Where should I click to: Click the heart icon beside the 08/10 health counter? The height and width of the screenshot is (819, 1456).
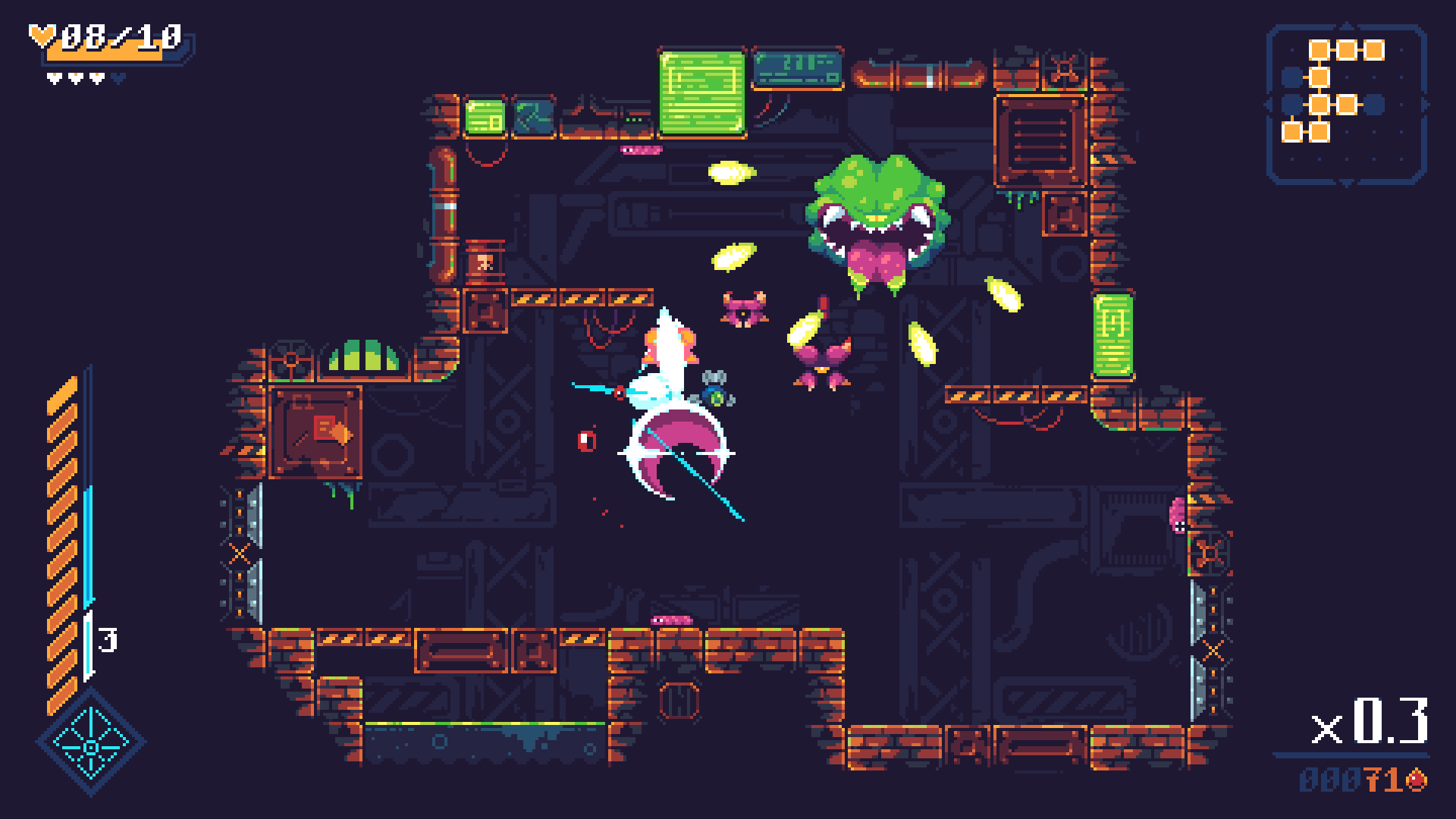click(x=42, y=36)
